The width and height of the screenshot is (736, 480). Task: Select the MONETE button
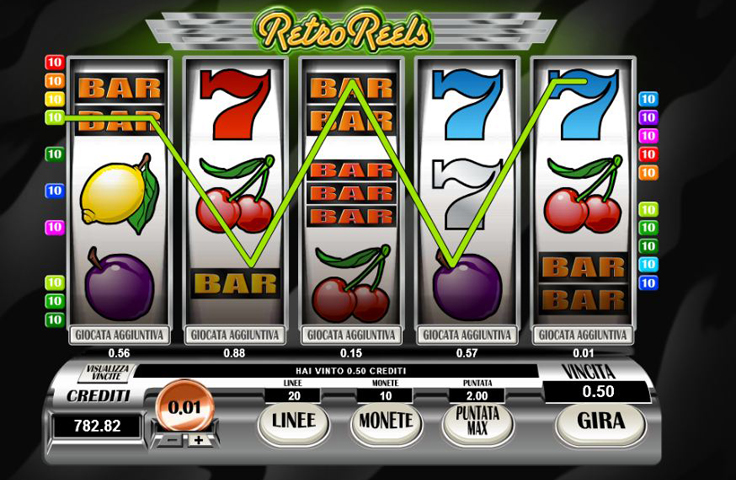pos(386,421)
